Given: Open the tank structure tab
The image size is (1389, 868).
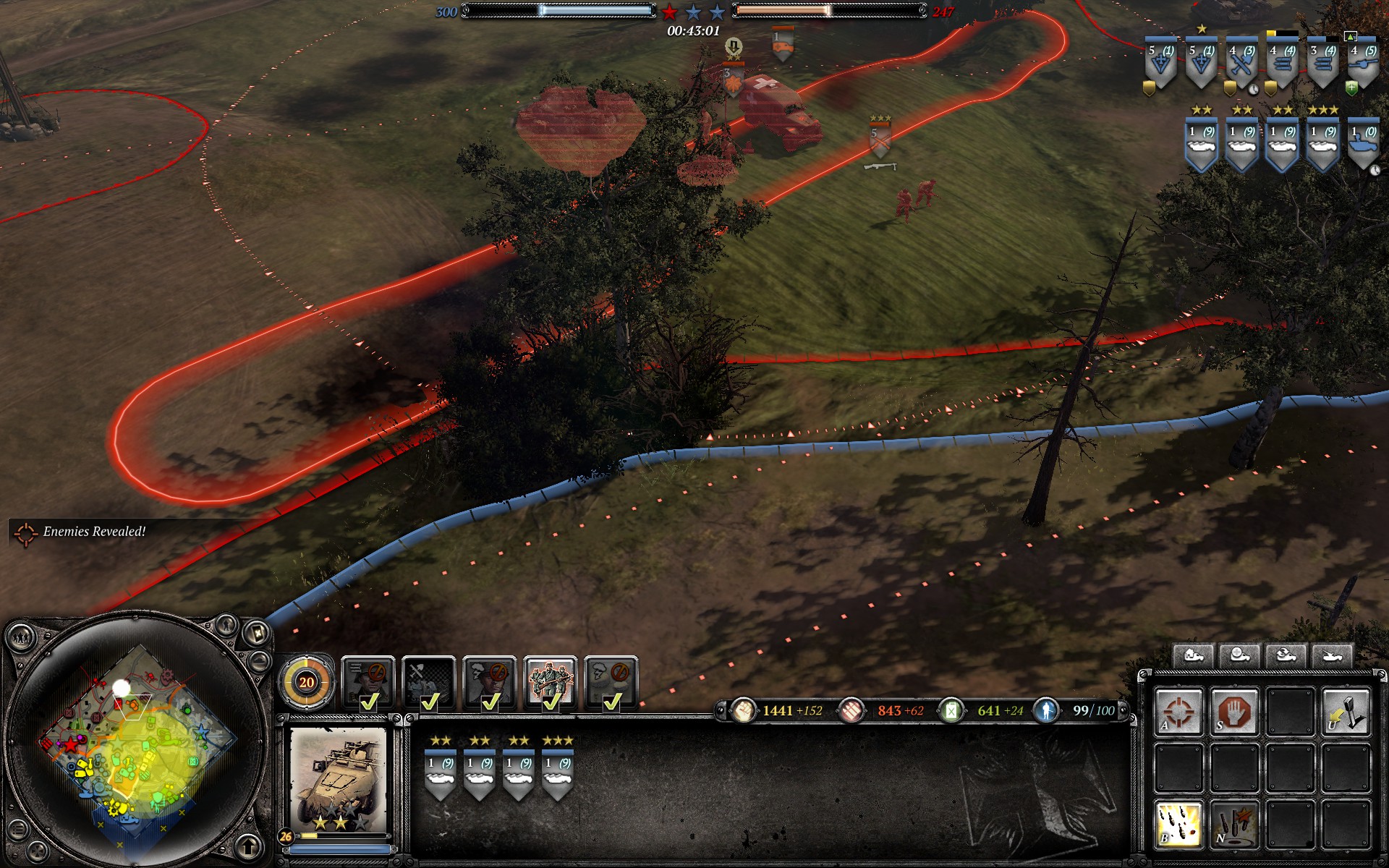Looking at the screenshot, I should pyautogui.click(x=1332, y=656).
